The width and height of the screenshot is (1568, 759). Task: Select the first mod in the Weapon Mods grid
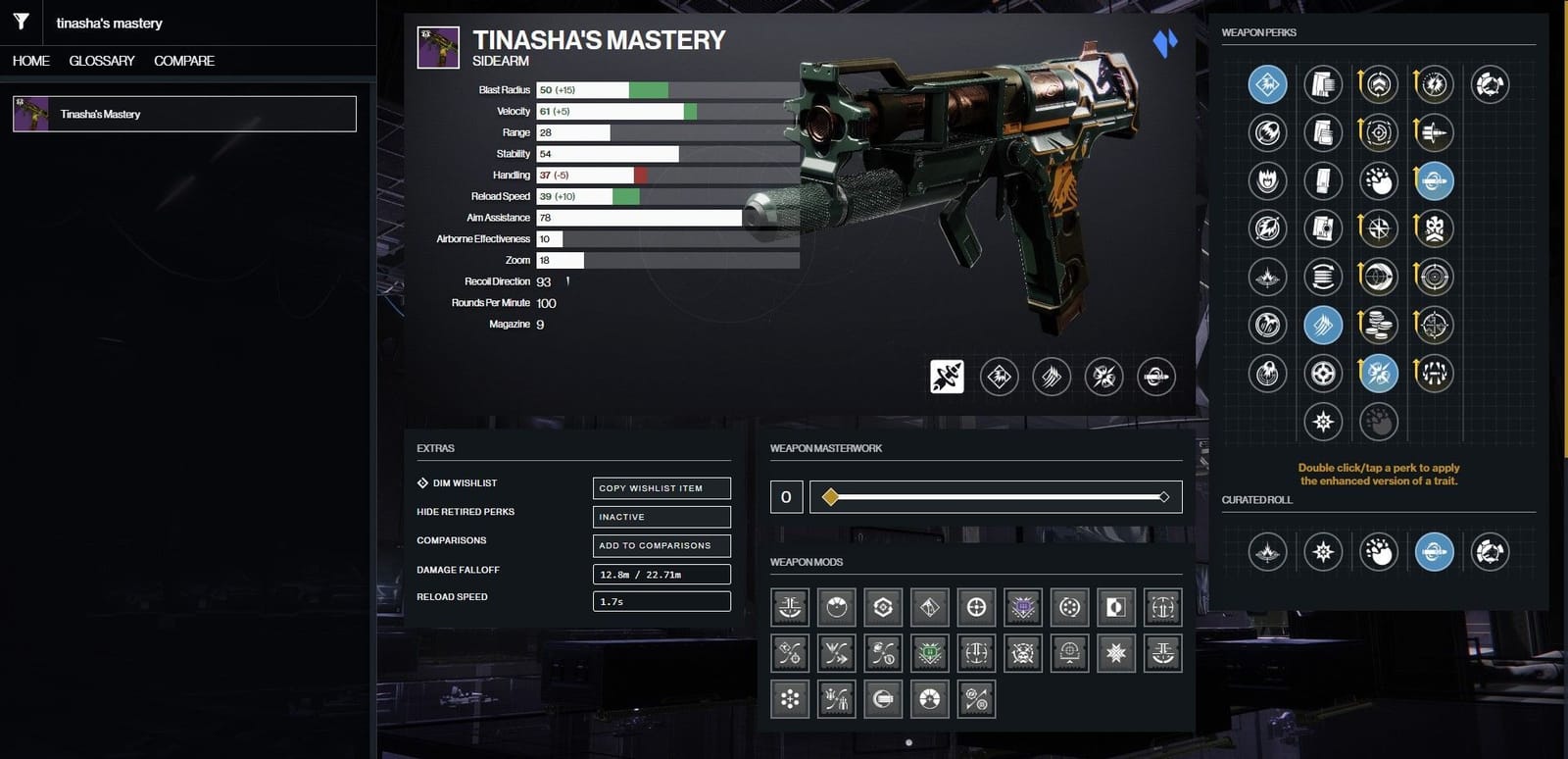(x=789, y=606)
